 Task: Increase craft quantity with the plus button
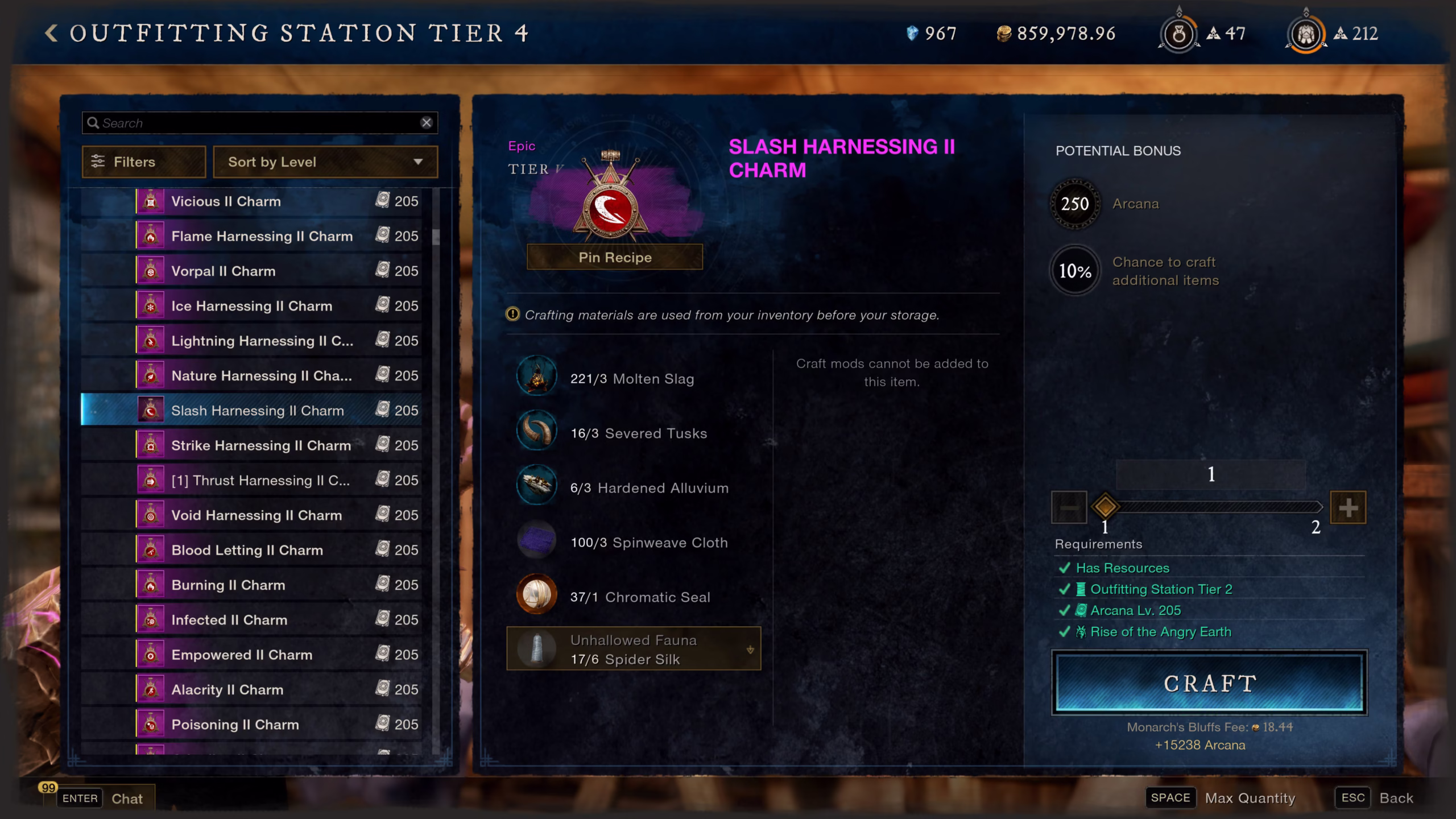click(1348, 508)
